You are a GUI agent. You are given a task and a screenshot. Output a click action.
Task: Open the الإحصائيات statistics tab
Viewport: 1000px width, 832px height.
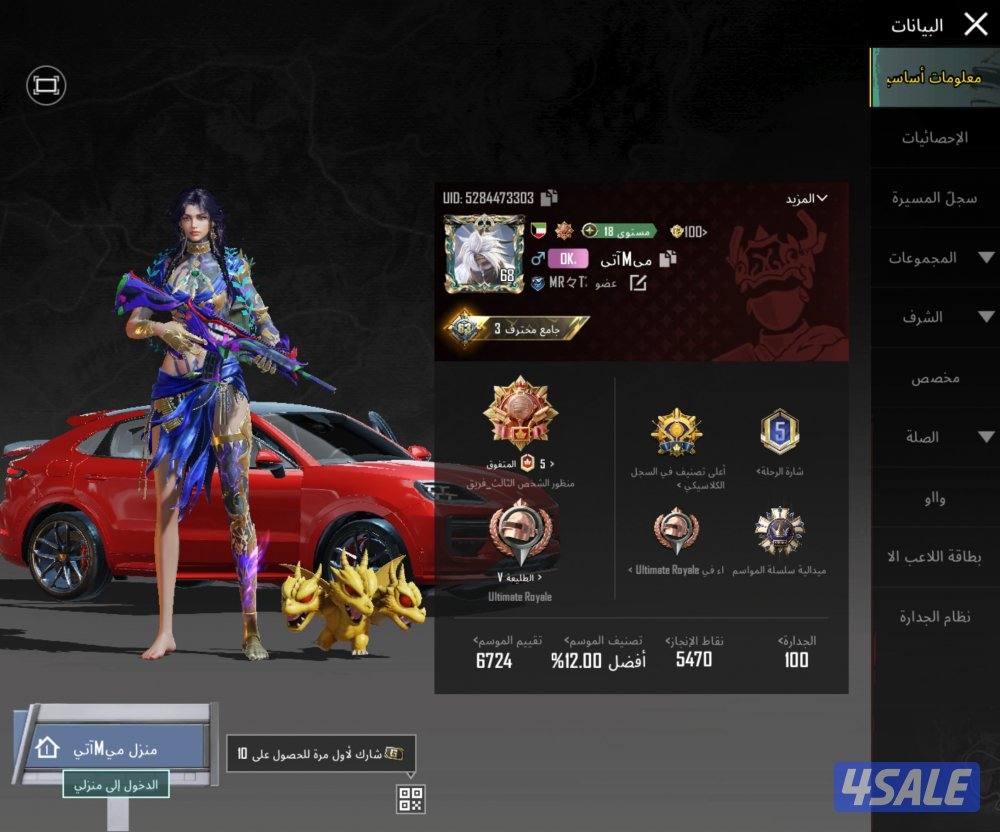click(934, 138)
